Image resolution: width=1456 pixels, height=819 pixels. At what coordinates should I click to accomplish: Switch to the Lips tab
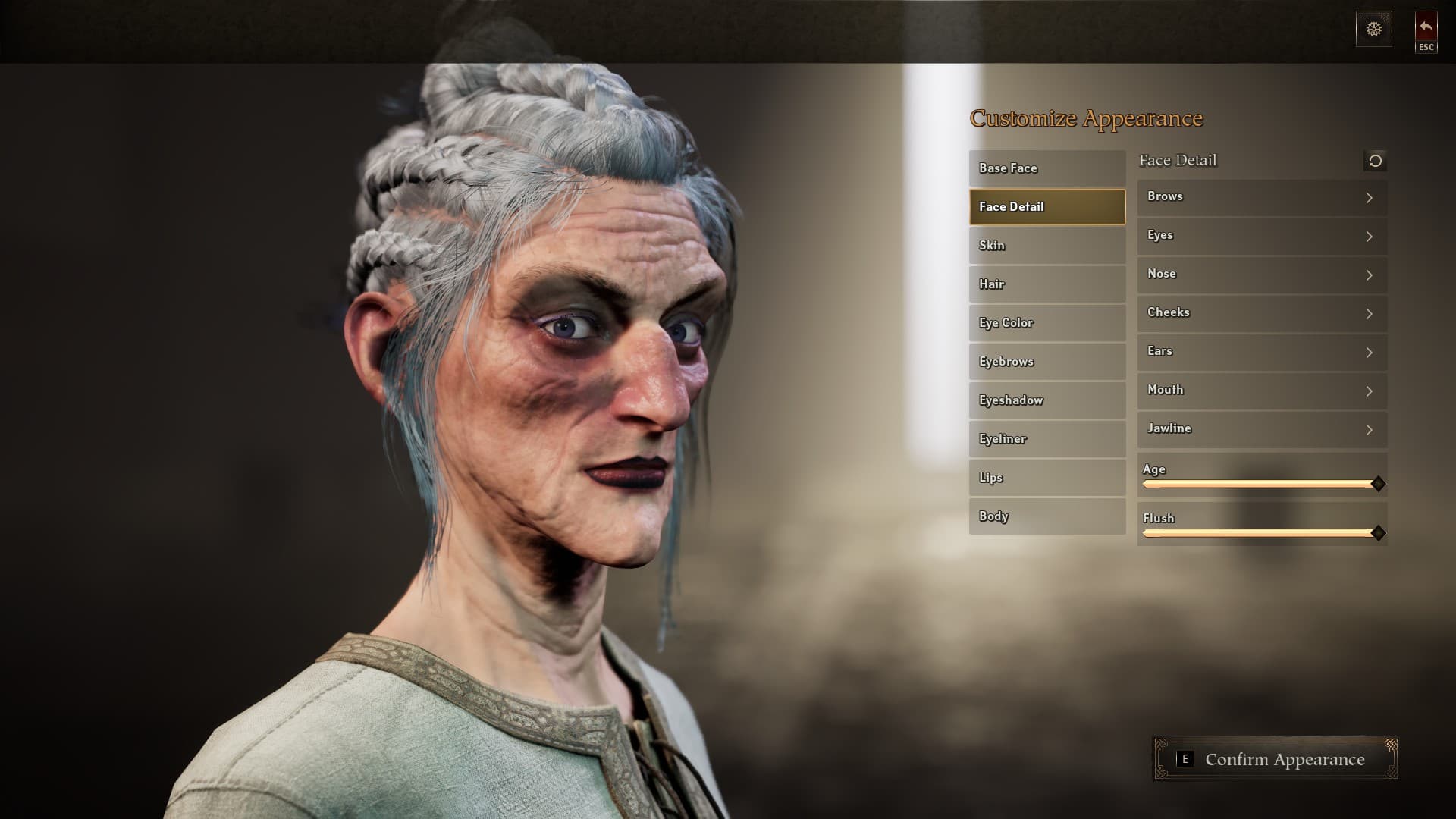click(1046, 477)
